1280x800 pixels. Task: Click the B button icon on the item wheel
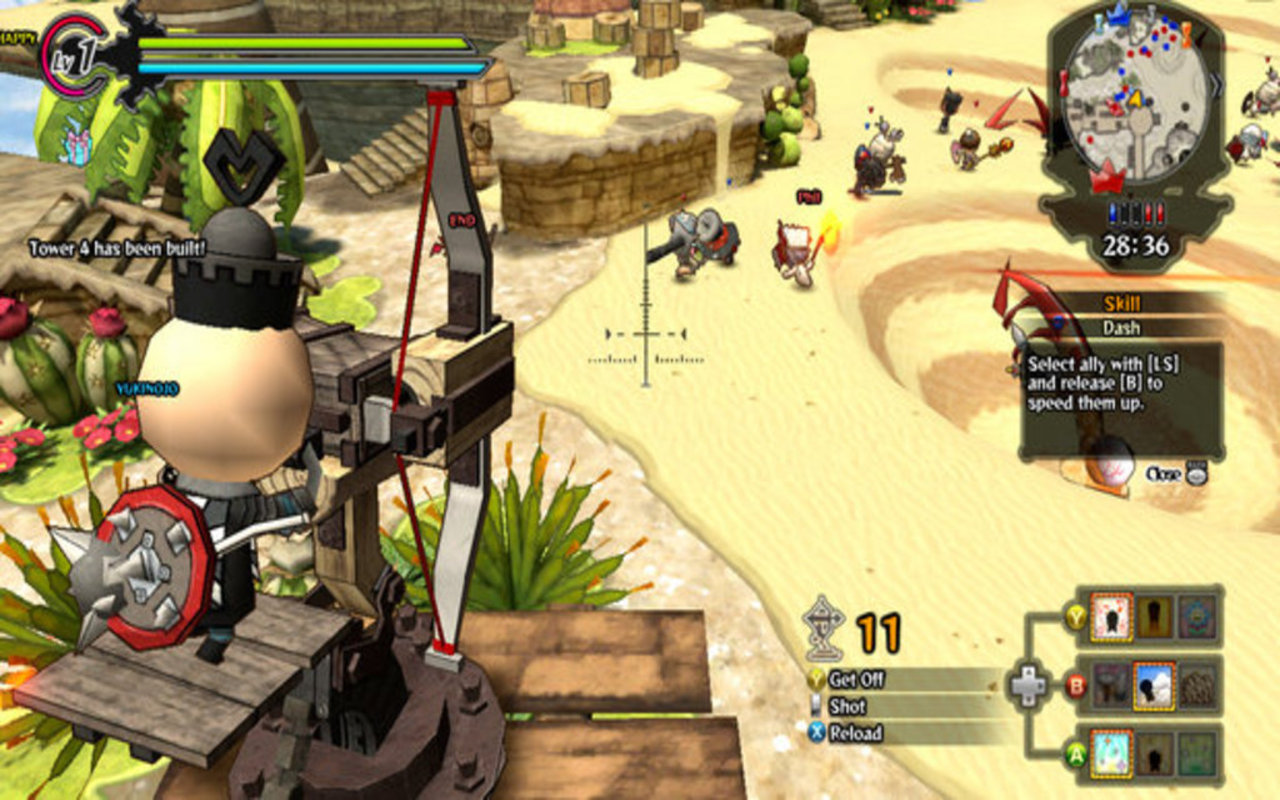[x=1076, y=686]
